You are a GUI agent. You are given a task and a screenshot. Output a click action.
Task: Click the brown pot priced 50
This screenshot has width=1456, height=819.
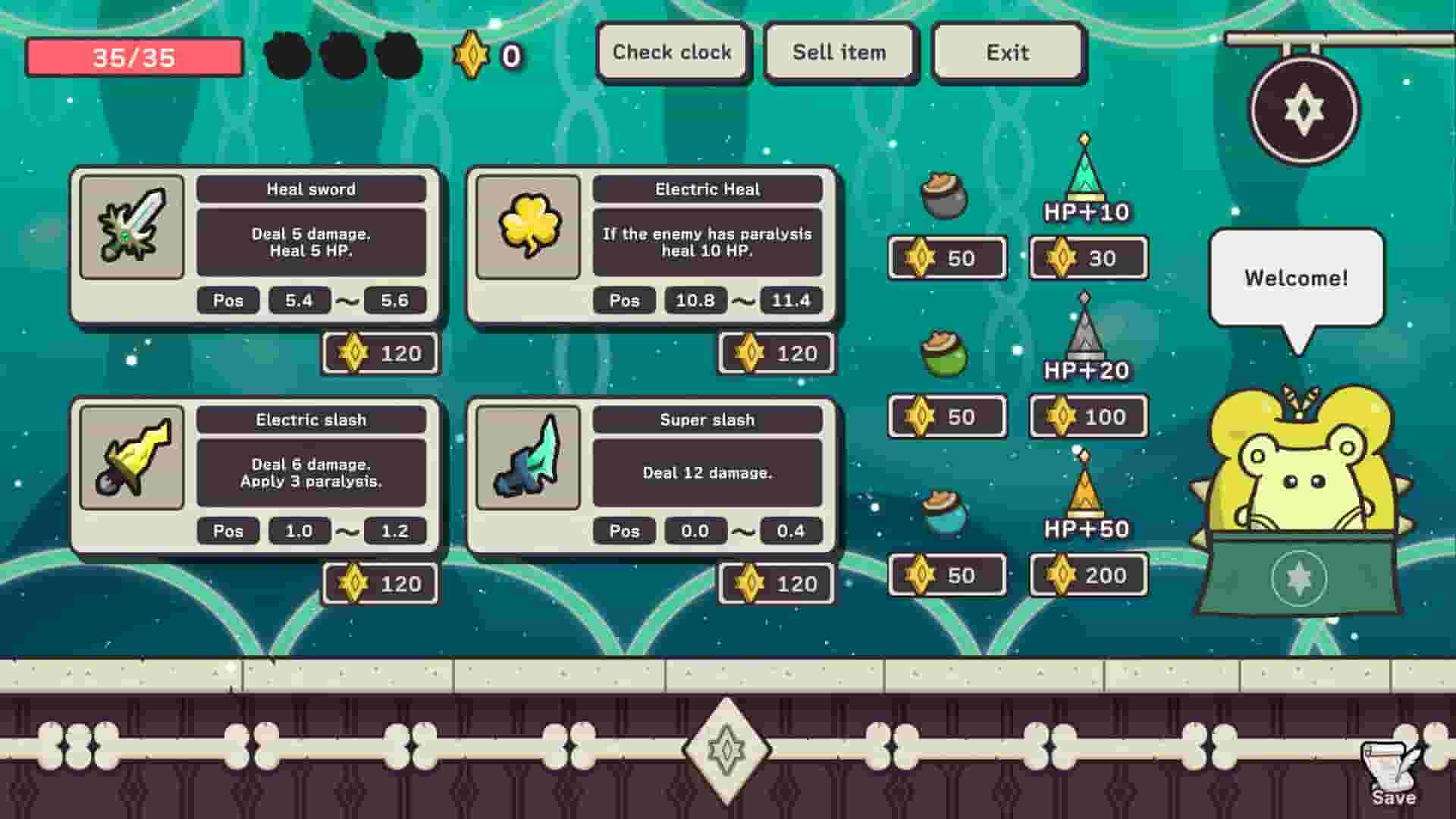click(944, 197)
